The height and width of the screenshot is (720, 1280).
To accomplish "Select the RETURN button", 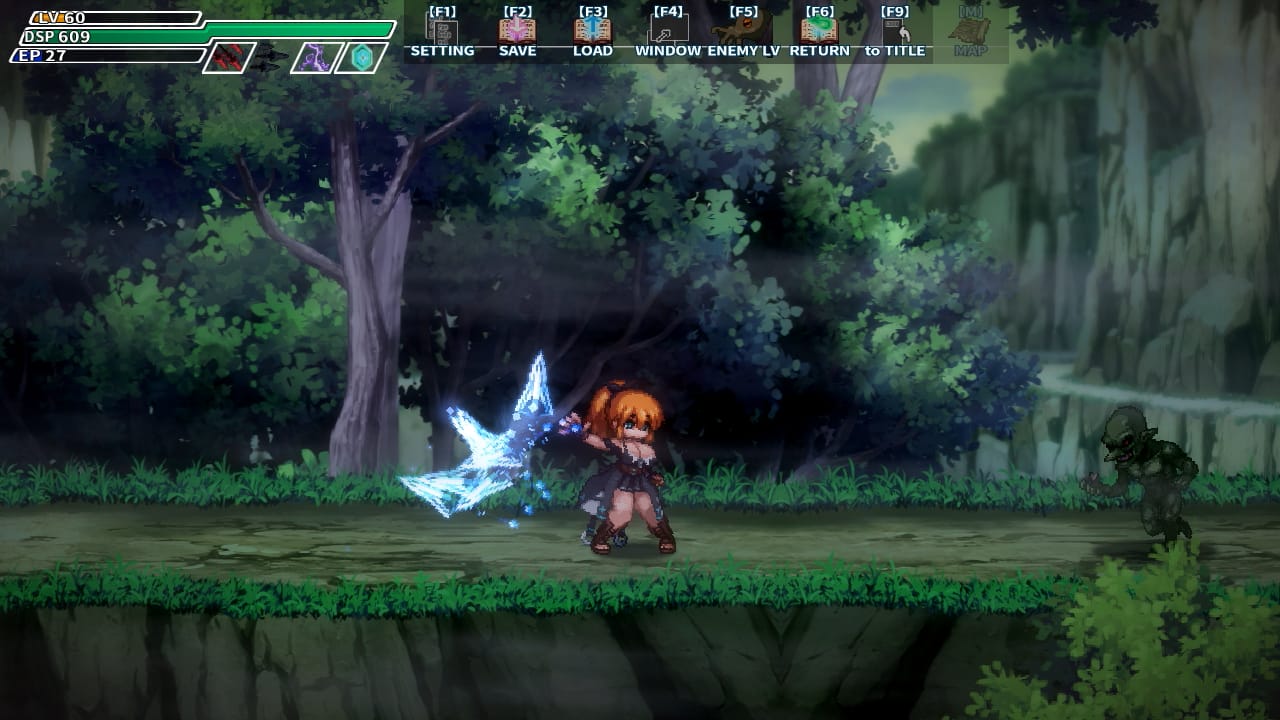I will [x=819, y=33].
